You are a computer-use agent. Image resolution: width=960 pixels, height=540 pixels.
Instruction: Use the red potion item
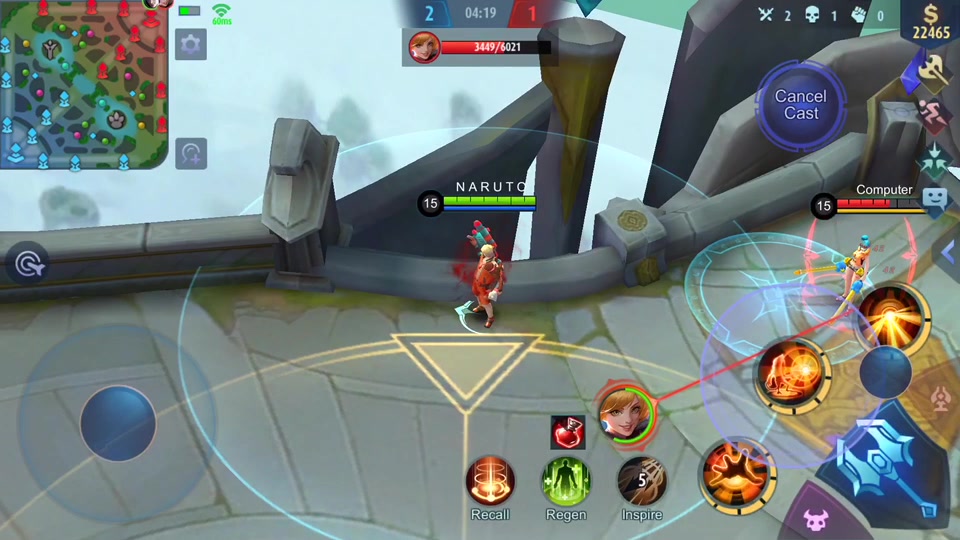[568, 432]
